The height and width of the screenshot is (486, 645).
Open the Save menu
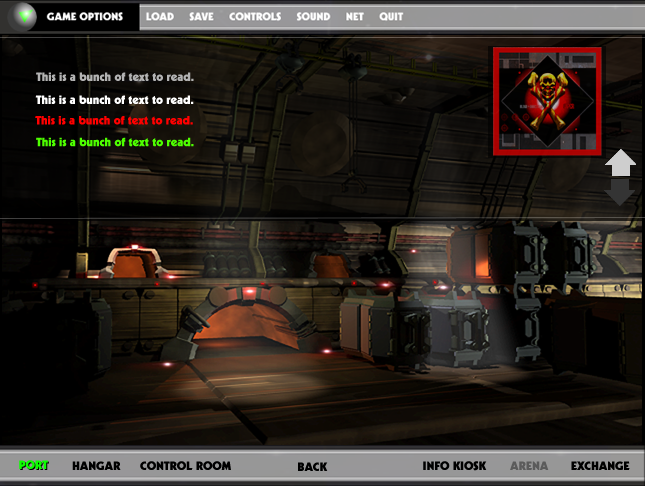201,17
